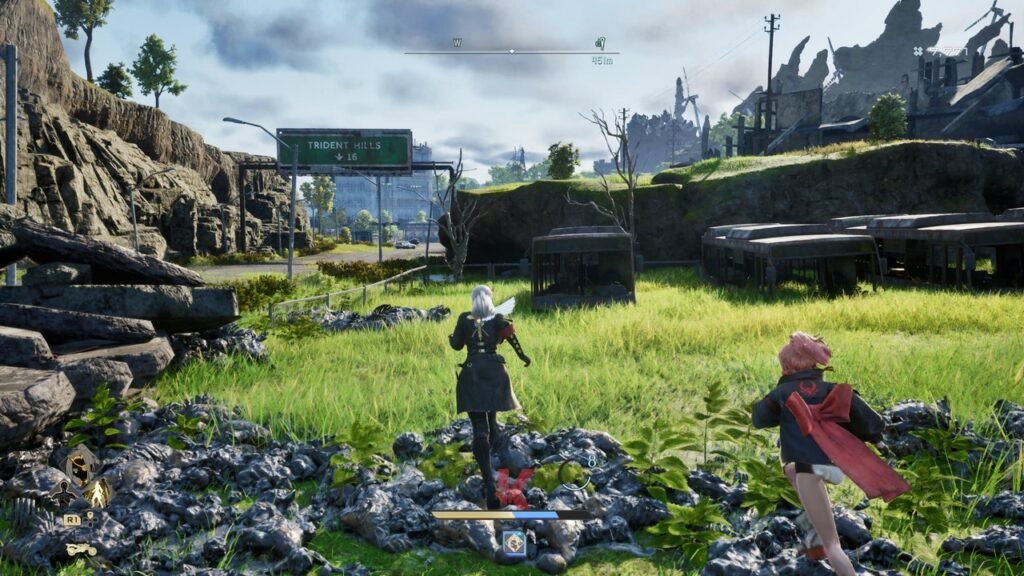1024x576 pixels.
Task: Click the quest marker on the compass bar
Action: (600, 43)
